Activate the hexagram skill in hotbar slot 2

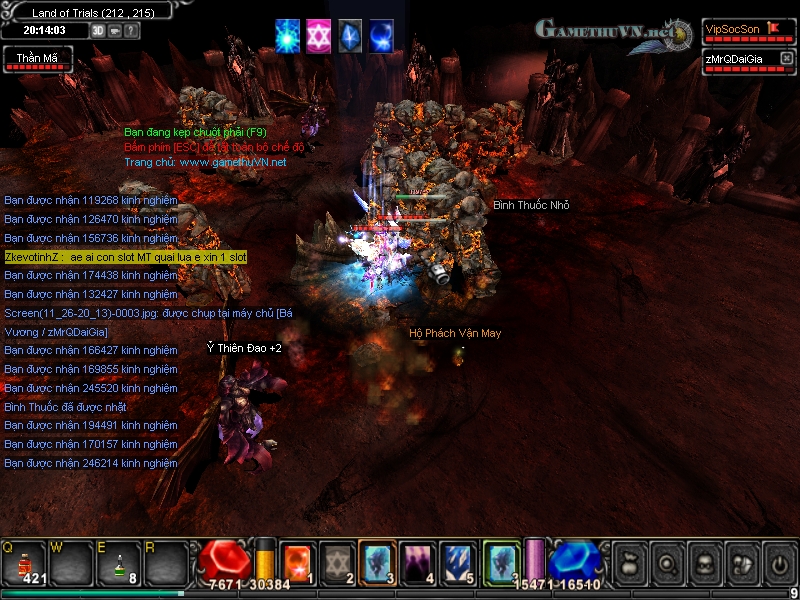tap(338, 562)
